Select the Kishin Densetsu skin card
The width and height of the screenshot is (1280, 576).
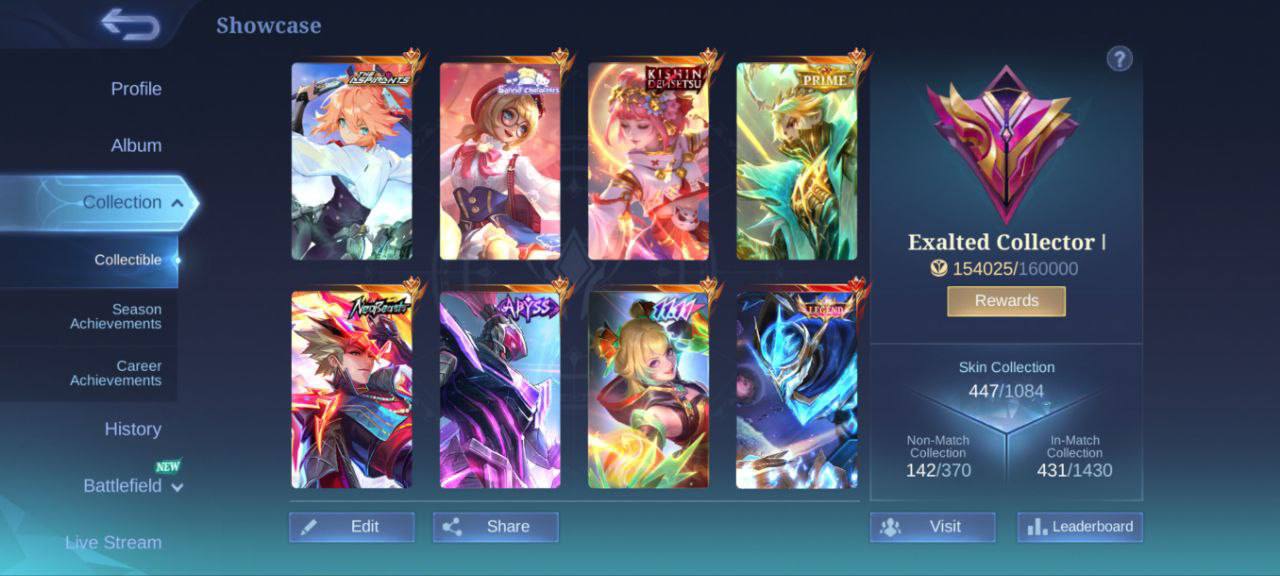(648, 162)
